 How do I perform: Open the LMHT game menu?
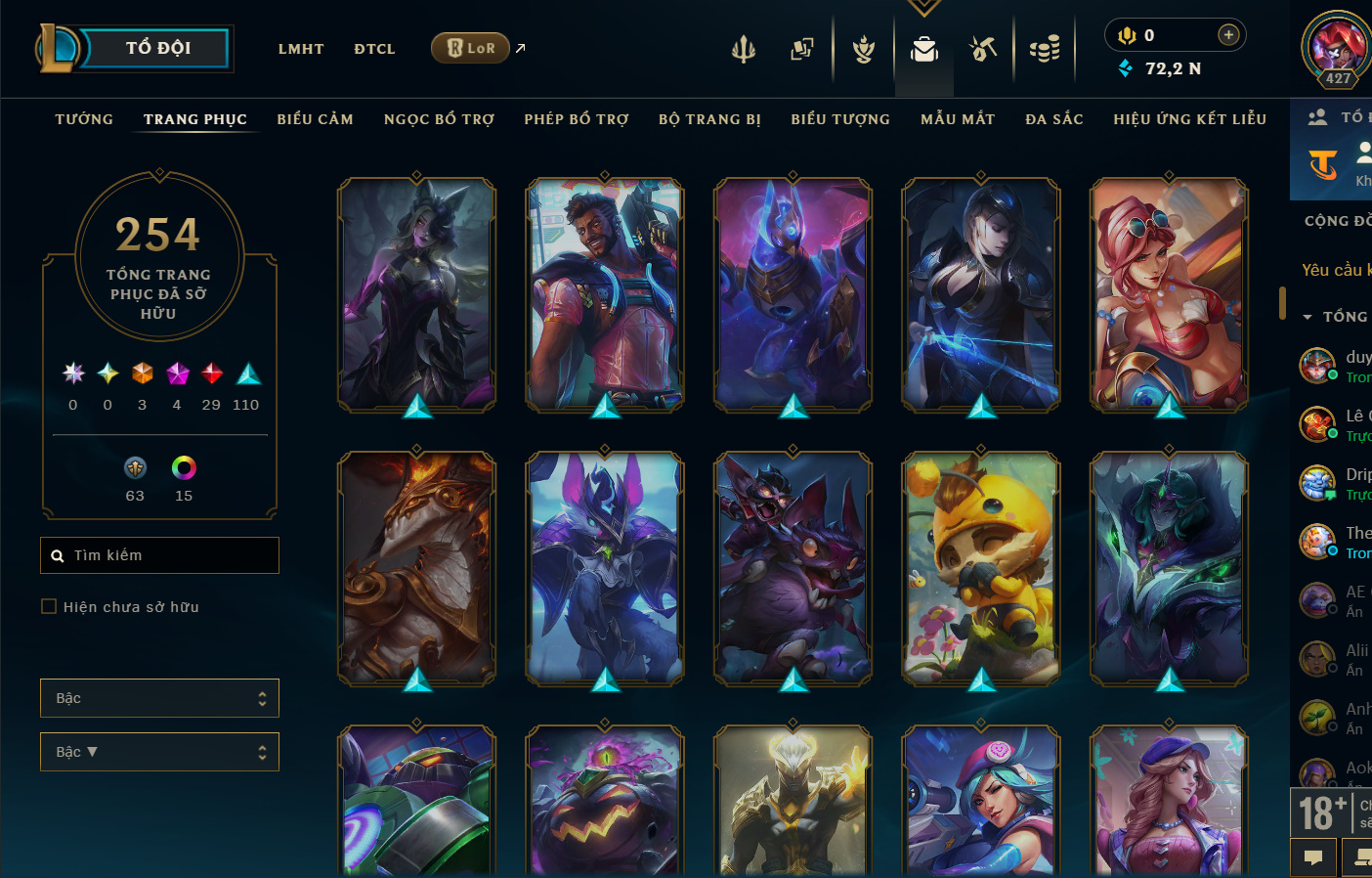(x=301, y=49)
